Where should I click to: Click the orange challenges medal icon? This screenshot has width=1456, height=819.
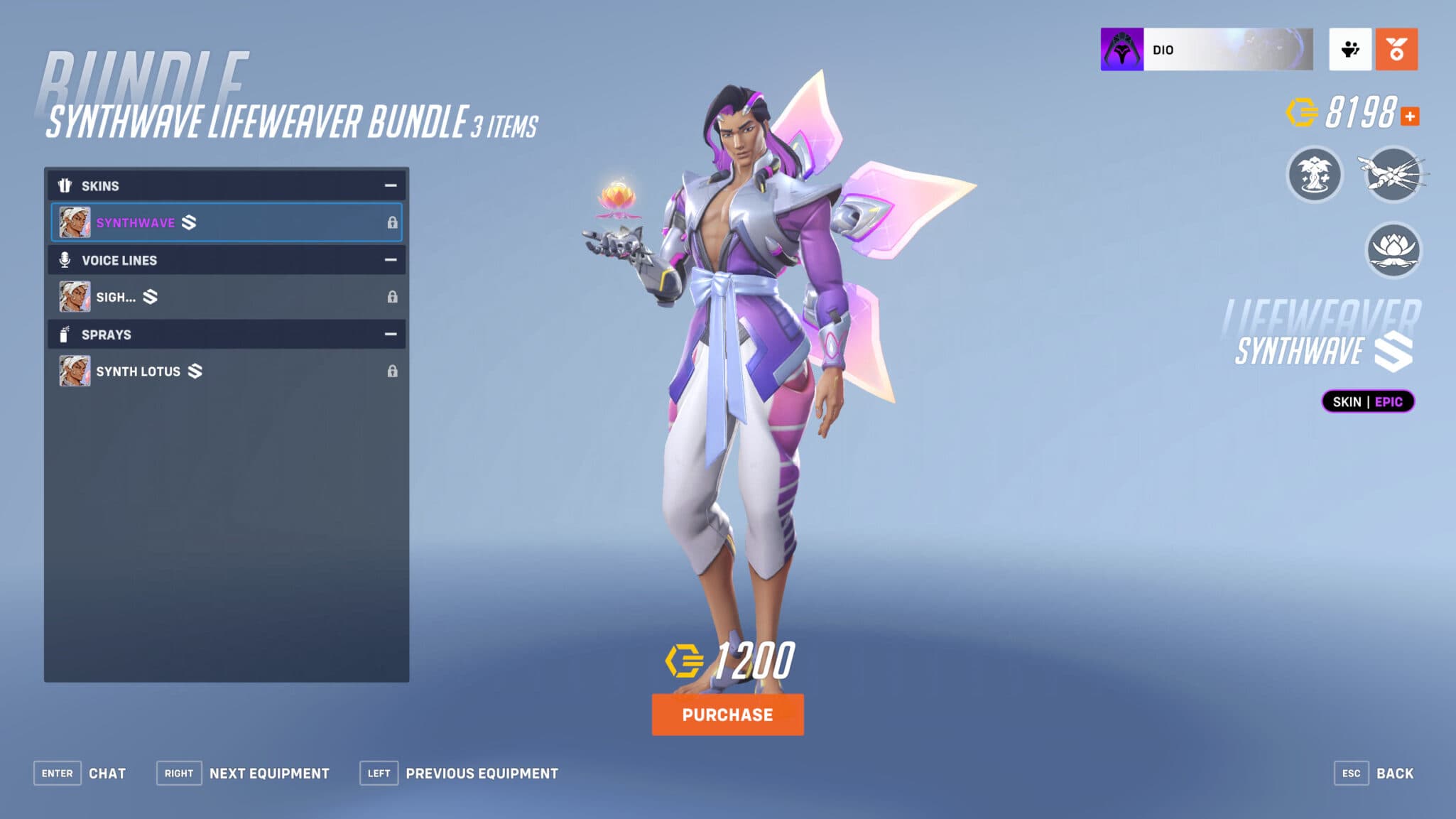[x=1396, y=50]
